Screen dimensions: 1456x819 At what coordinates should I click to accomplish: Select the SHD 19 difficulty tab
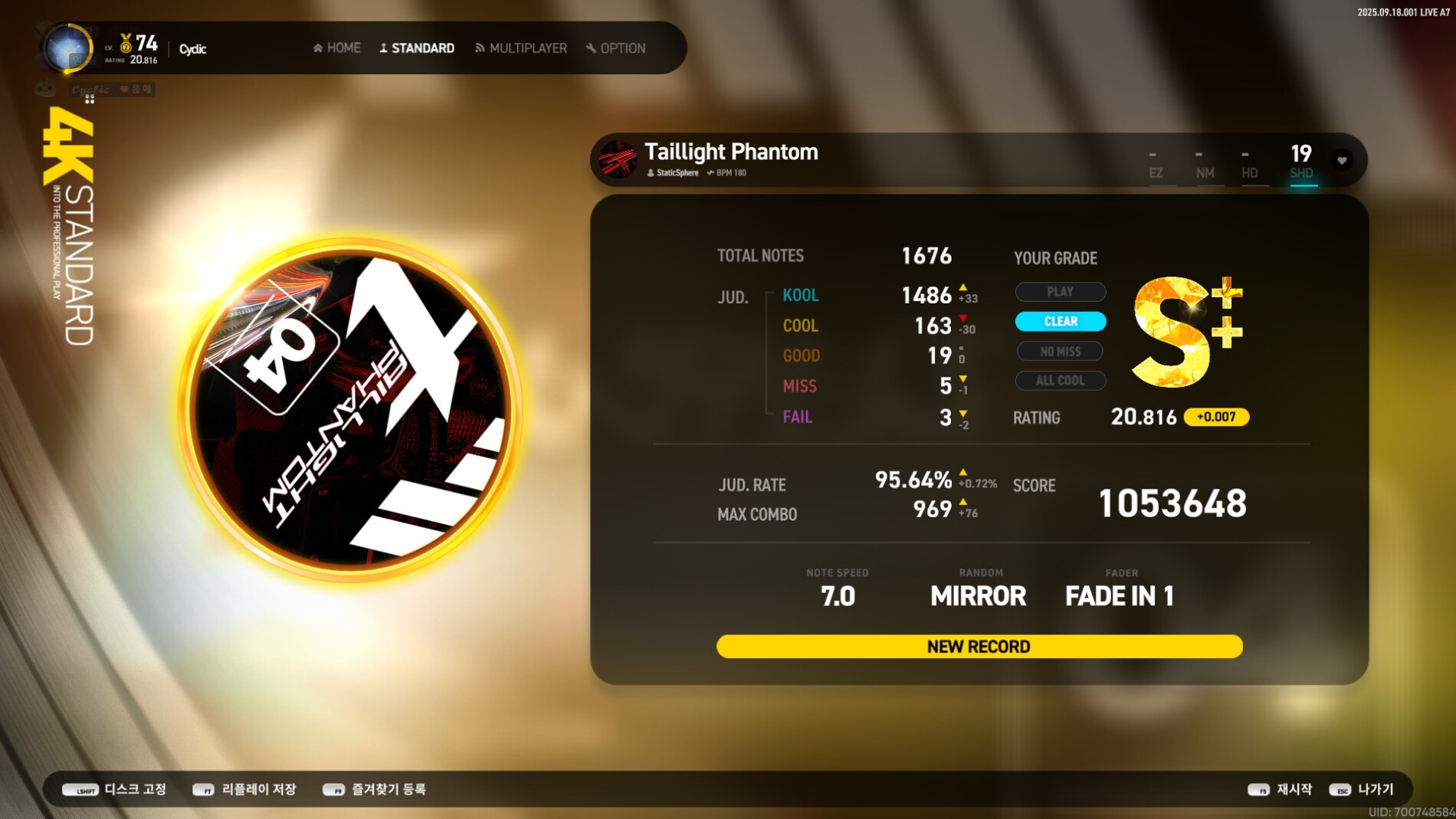coord(1301,162)
